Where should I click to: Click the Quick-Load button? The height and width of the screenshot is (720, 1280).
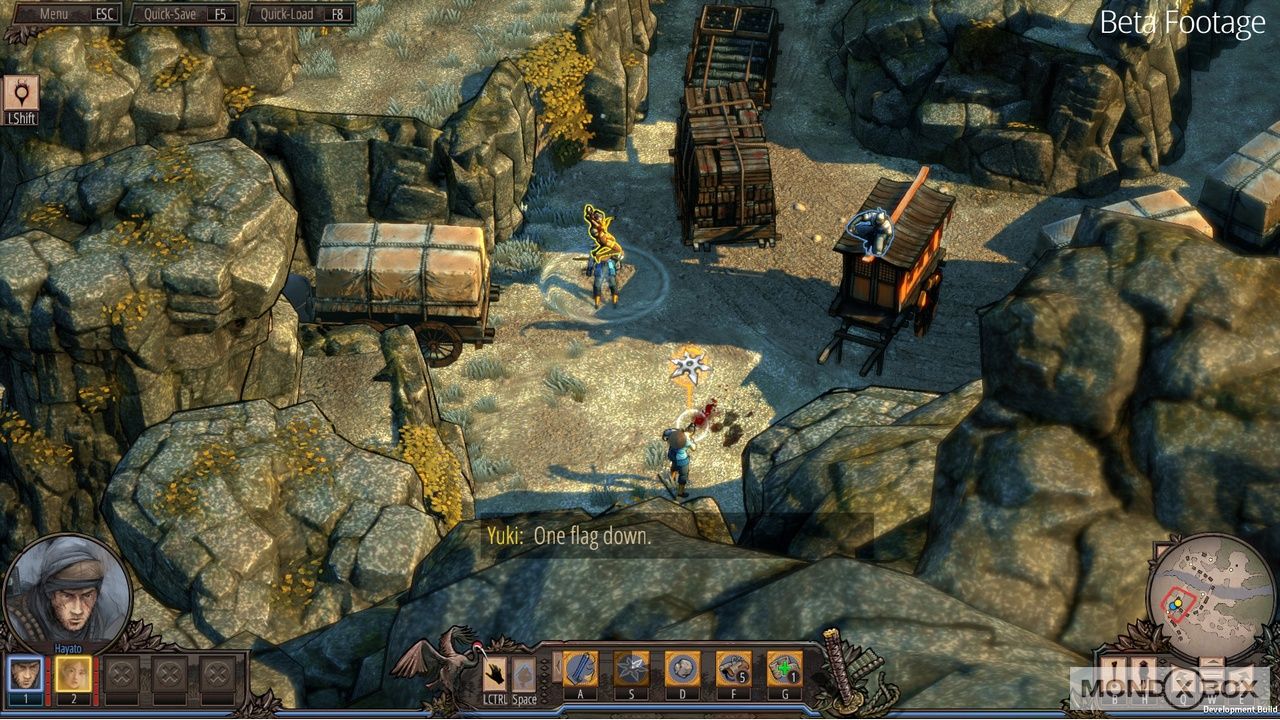(x=301, y=14)
